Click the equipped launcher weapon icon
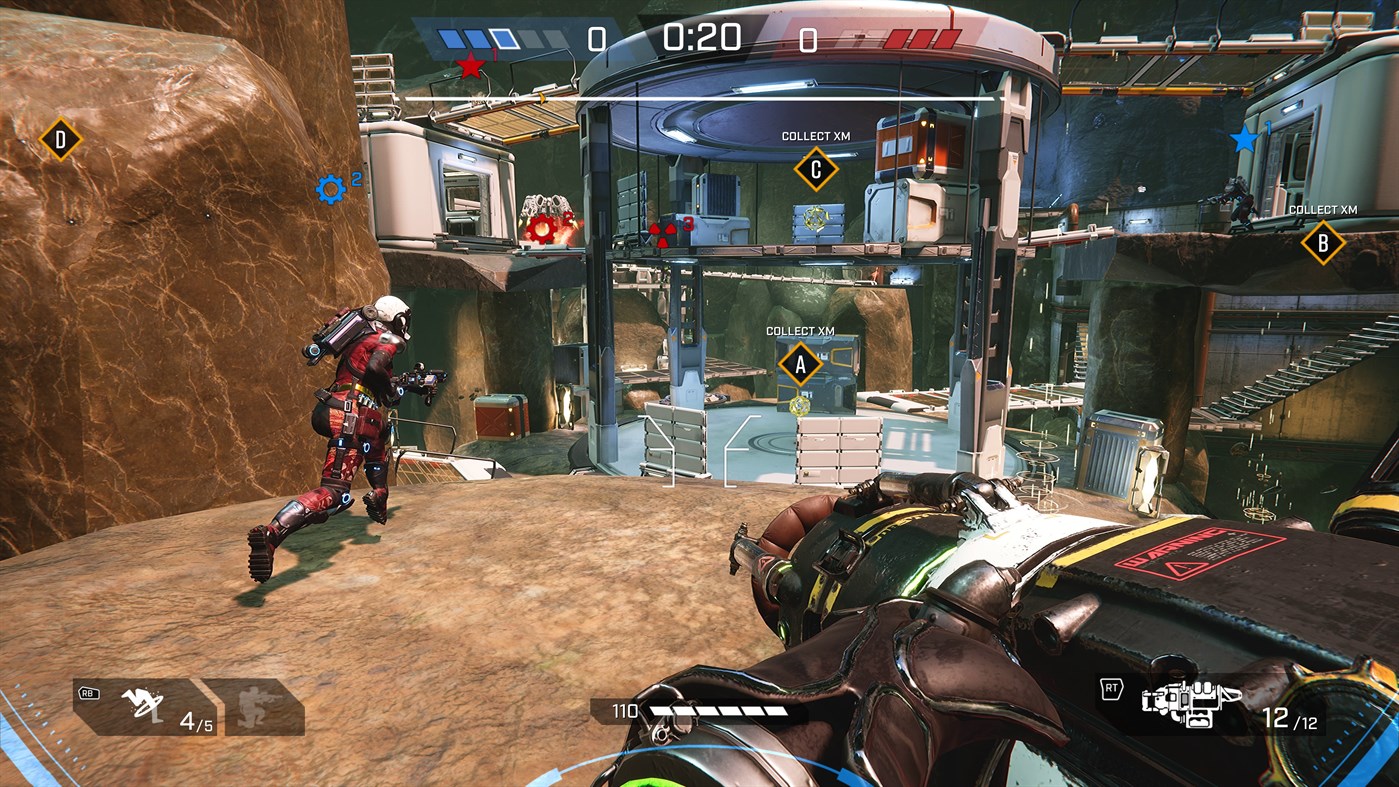The height and width of the screenshot is (787, 1399). pos(1191,703)
